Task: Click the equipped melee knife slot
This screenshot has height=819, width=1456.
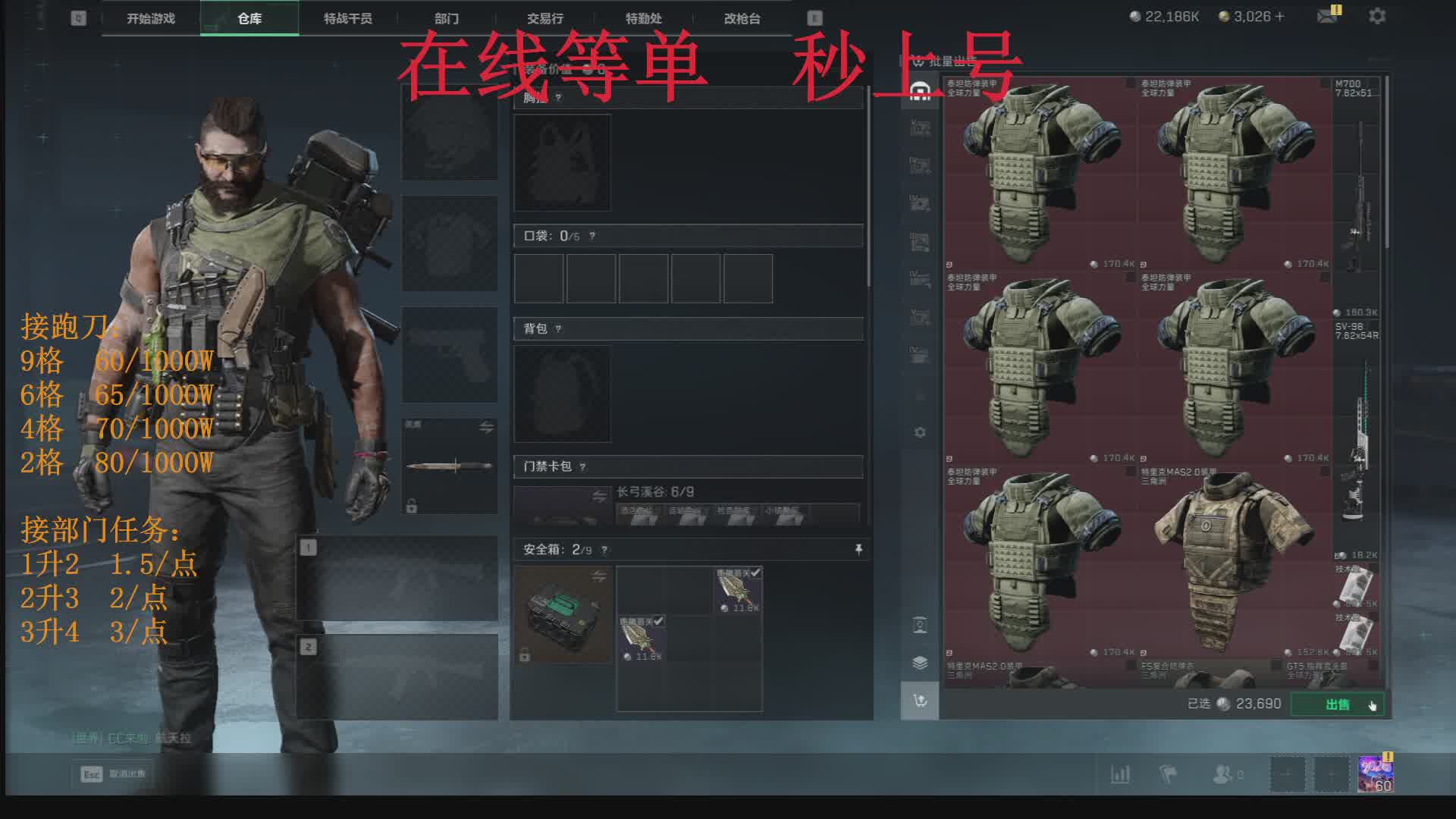Action: [x=450, y=466]
